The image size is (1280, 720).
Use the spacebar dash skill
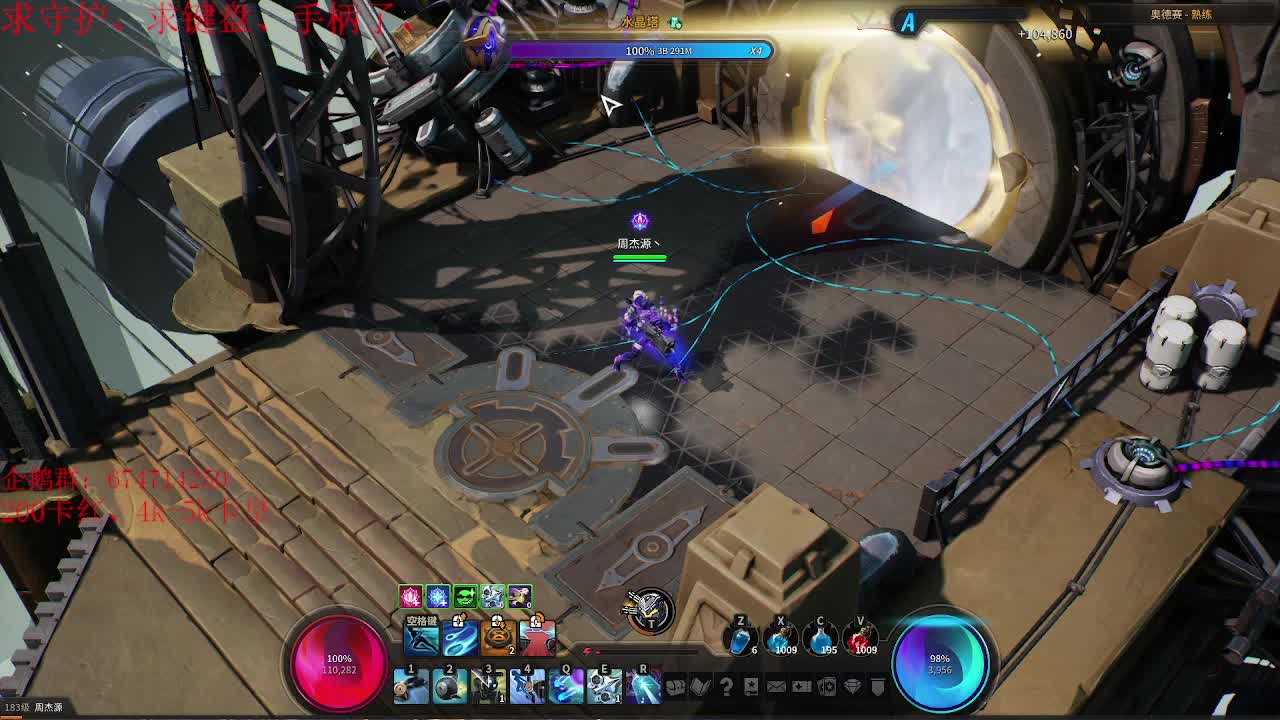(421, 637)
